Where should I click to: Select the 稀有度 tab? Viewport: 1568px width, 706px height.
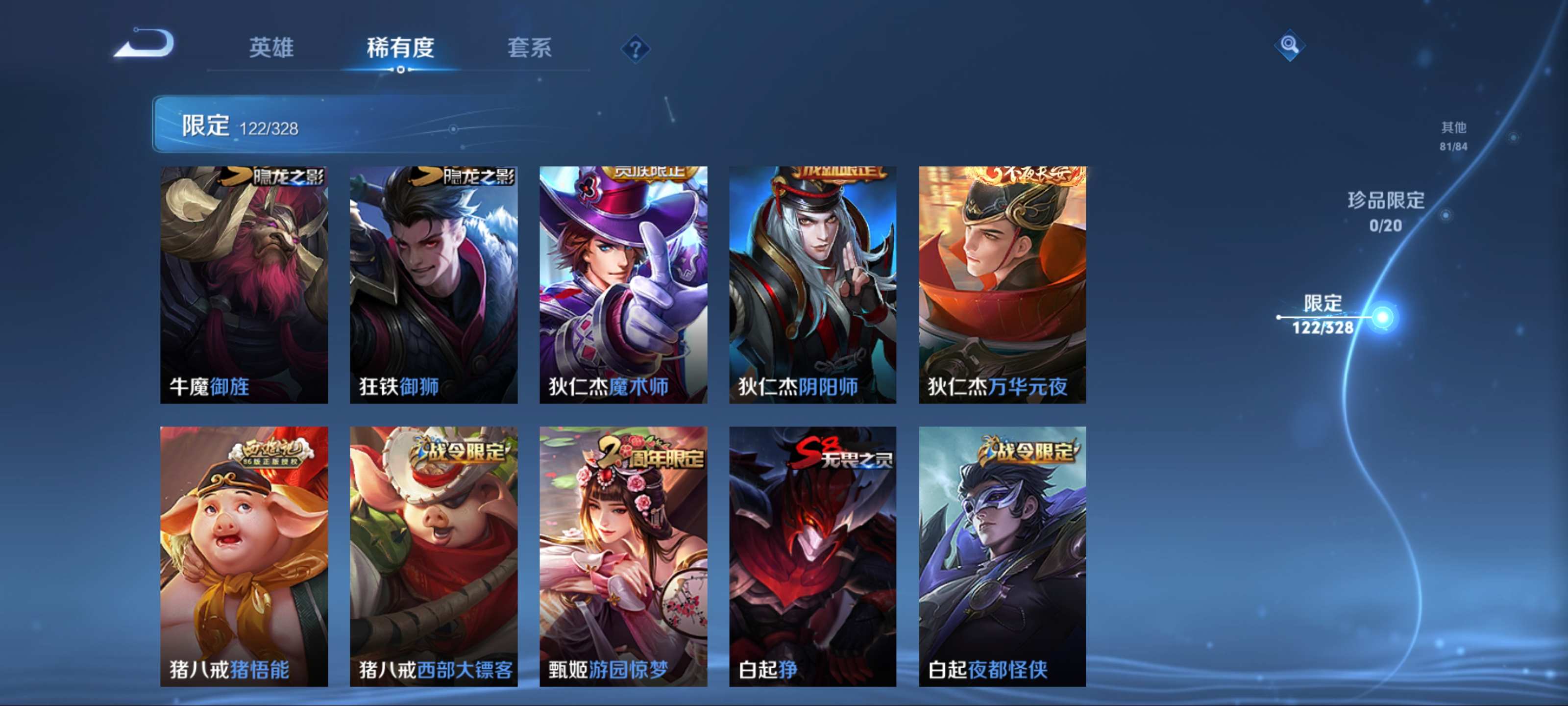pos(400,48)
